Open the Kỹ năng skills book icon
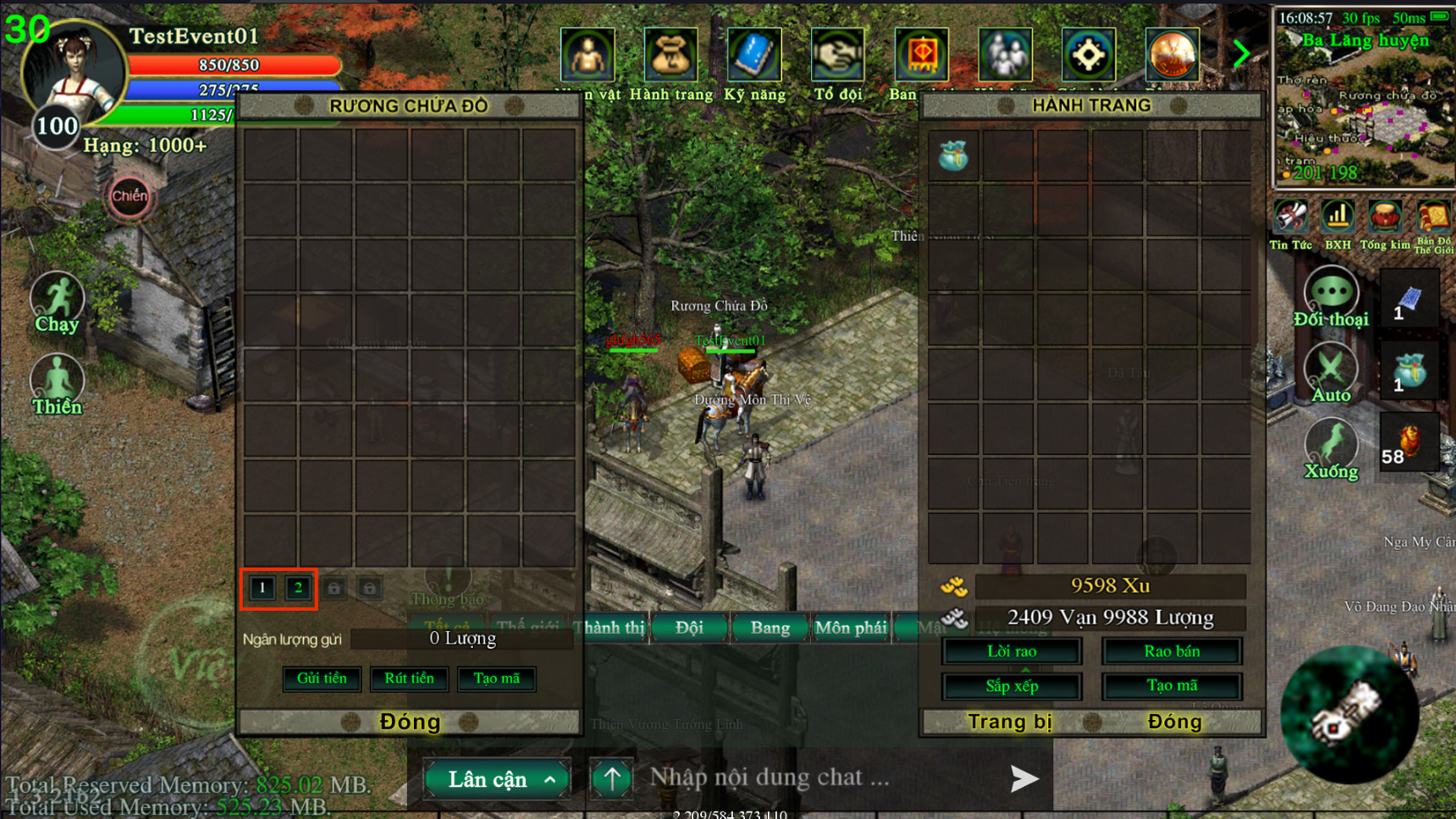 pyautogui.click(x=754, y=57)
